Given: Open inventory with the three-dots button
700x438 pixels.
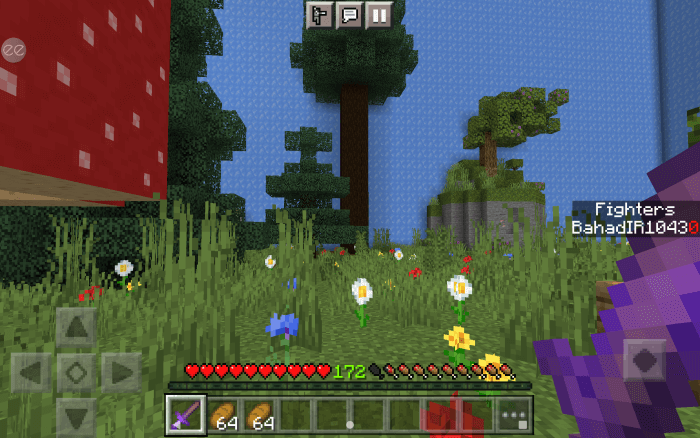Looking at the screenshot, I should tap(514, 415).
